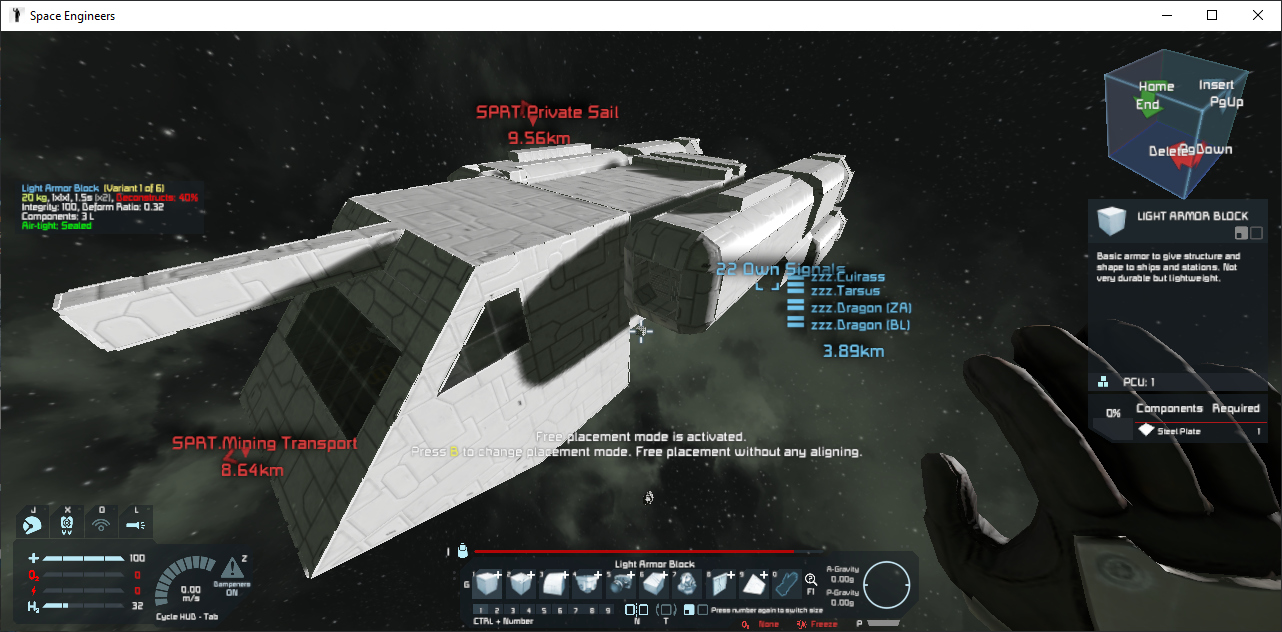This screenshot has height=632, width=1282.
Task: Toggle the flashlight icon
Action: [x=136, y=522]
